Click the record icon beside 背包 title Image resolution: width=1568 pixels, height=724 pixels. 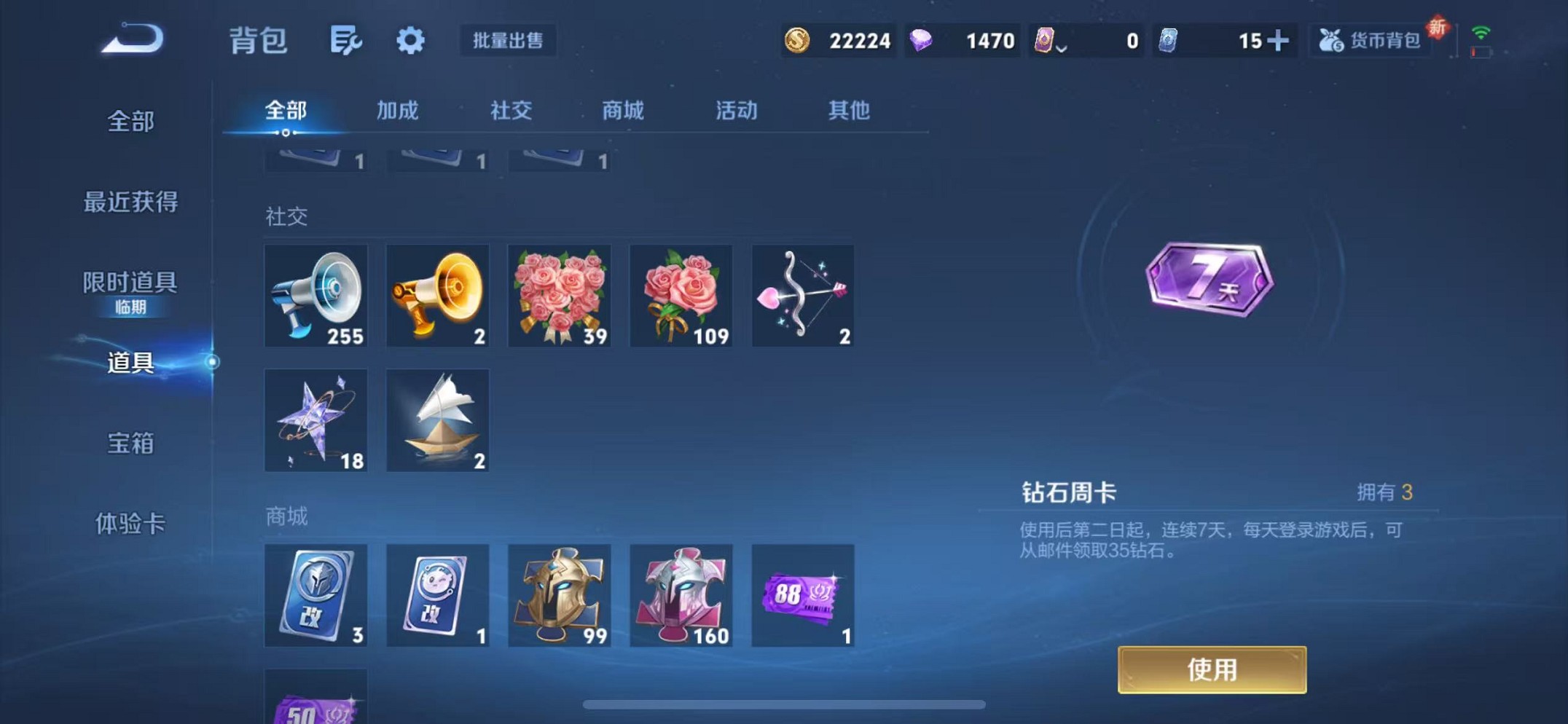344,40
